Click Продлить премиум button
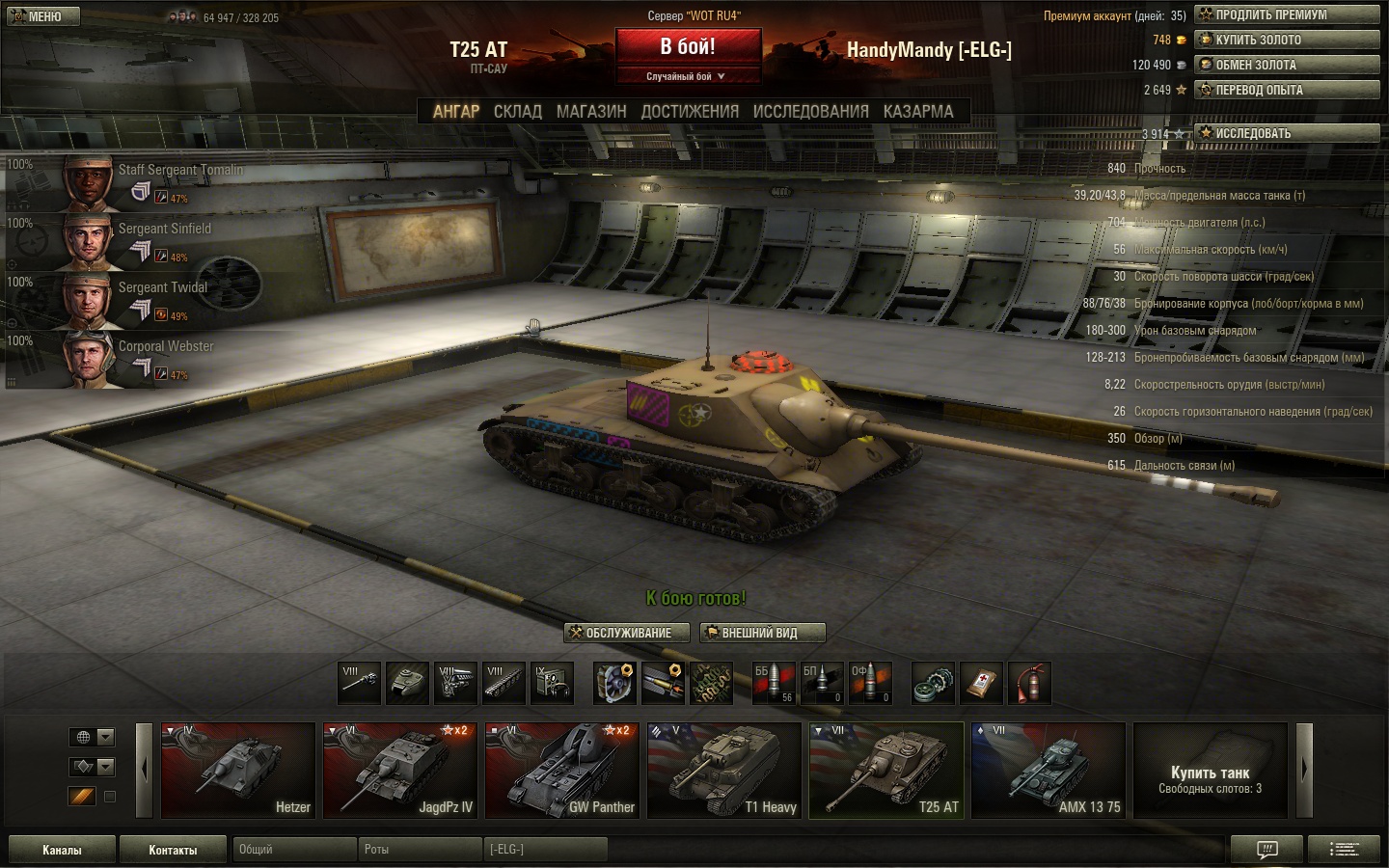The image size is (1389, 868). point(1287,14)
